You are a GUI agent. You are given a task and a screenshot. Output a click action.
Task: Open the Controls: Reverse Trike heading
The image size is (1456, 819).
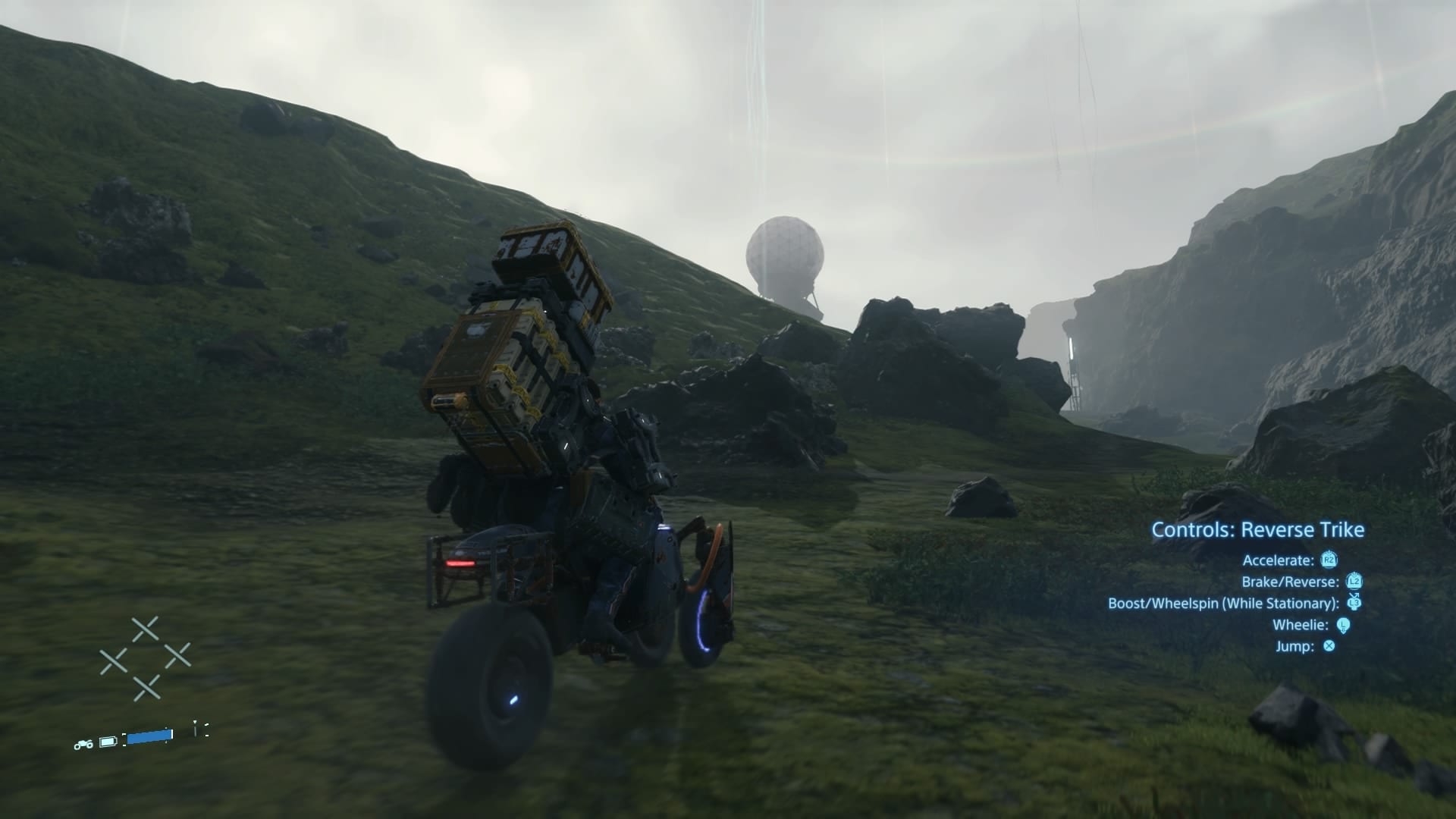click(x=1259, y=529)
